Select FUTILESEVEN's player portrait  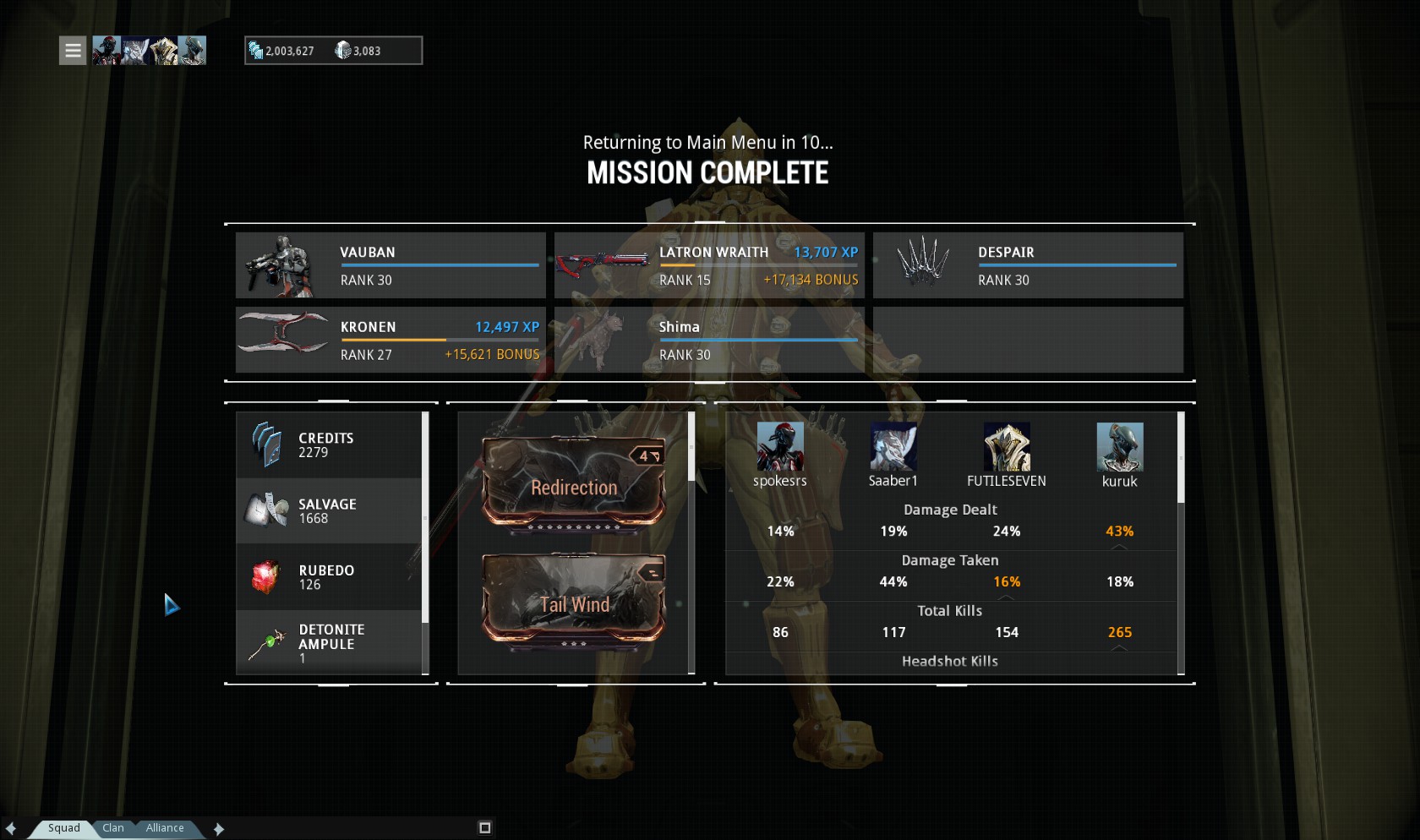tap(1006, 446)
